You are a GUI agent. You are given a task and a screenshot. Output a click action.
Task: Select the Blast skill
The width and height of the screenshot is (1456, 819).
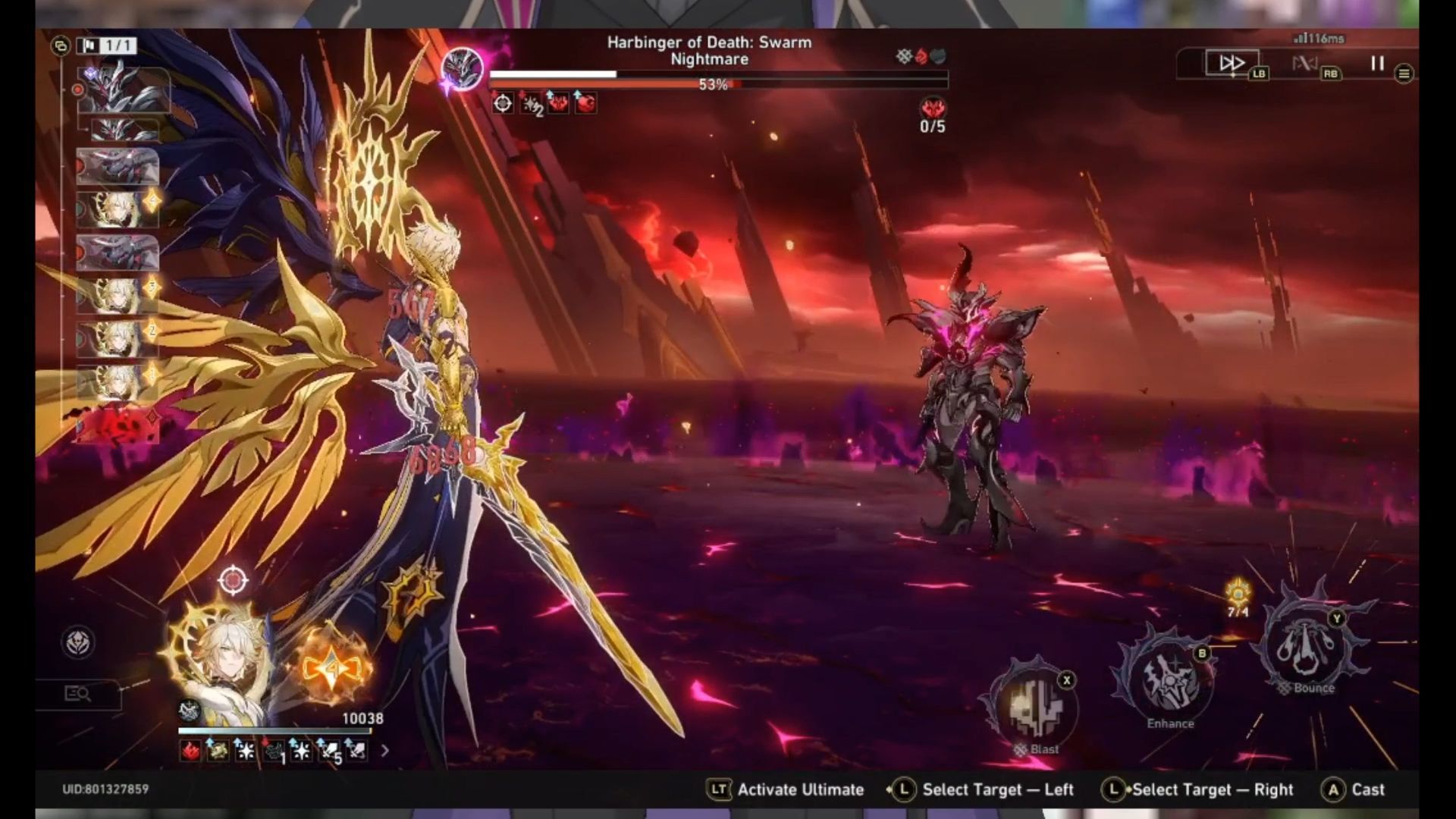(1034, 707)
